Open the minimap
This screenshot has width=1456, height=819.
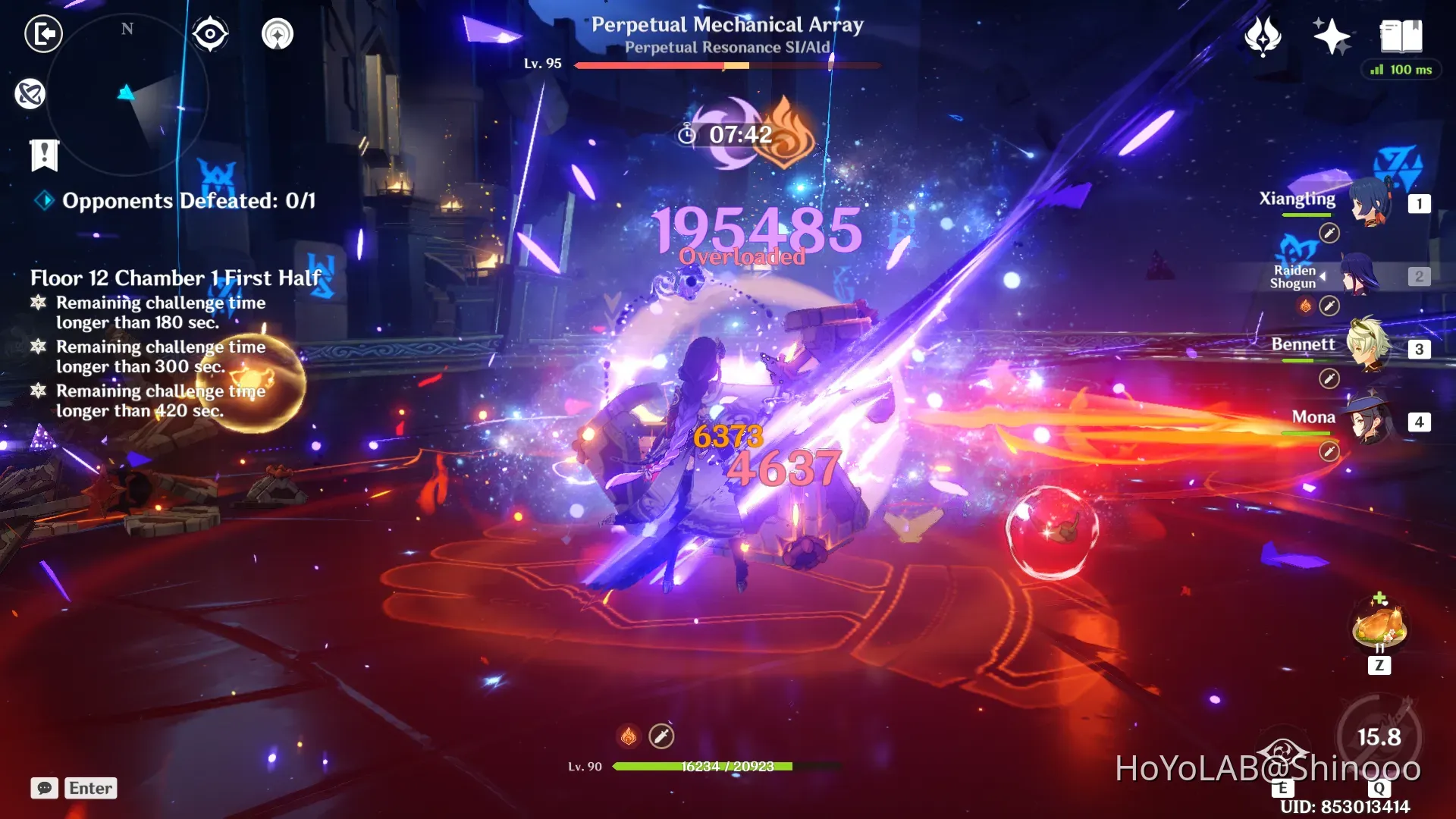click(x=127, y=95)
